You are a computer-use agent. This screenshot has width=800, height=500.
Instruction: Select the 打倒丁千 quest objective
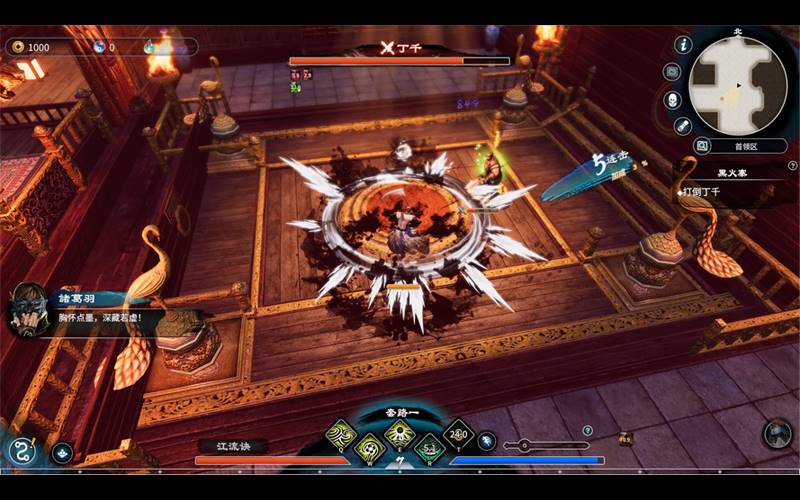[704, 191]
